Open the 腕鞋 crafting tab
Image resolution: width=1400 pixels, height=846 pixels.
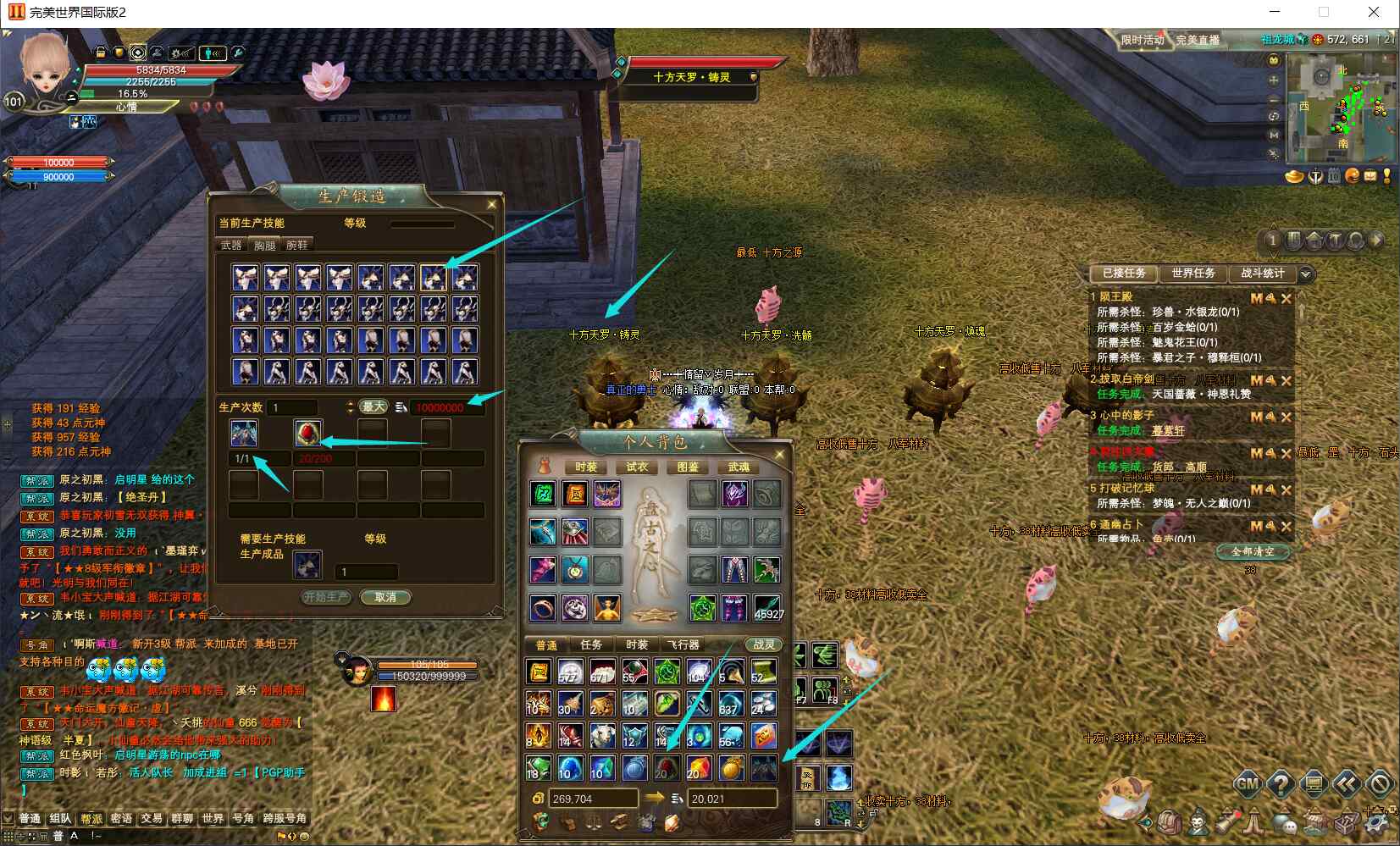click(297, 245)
